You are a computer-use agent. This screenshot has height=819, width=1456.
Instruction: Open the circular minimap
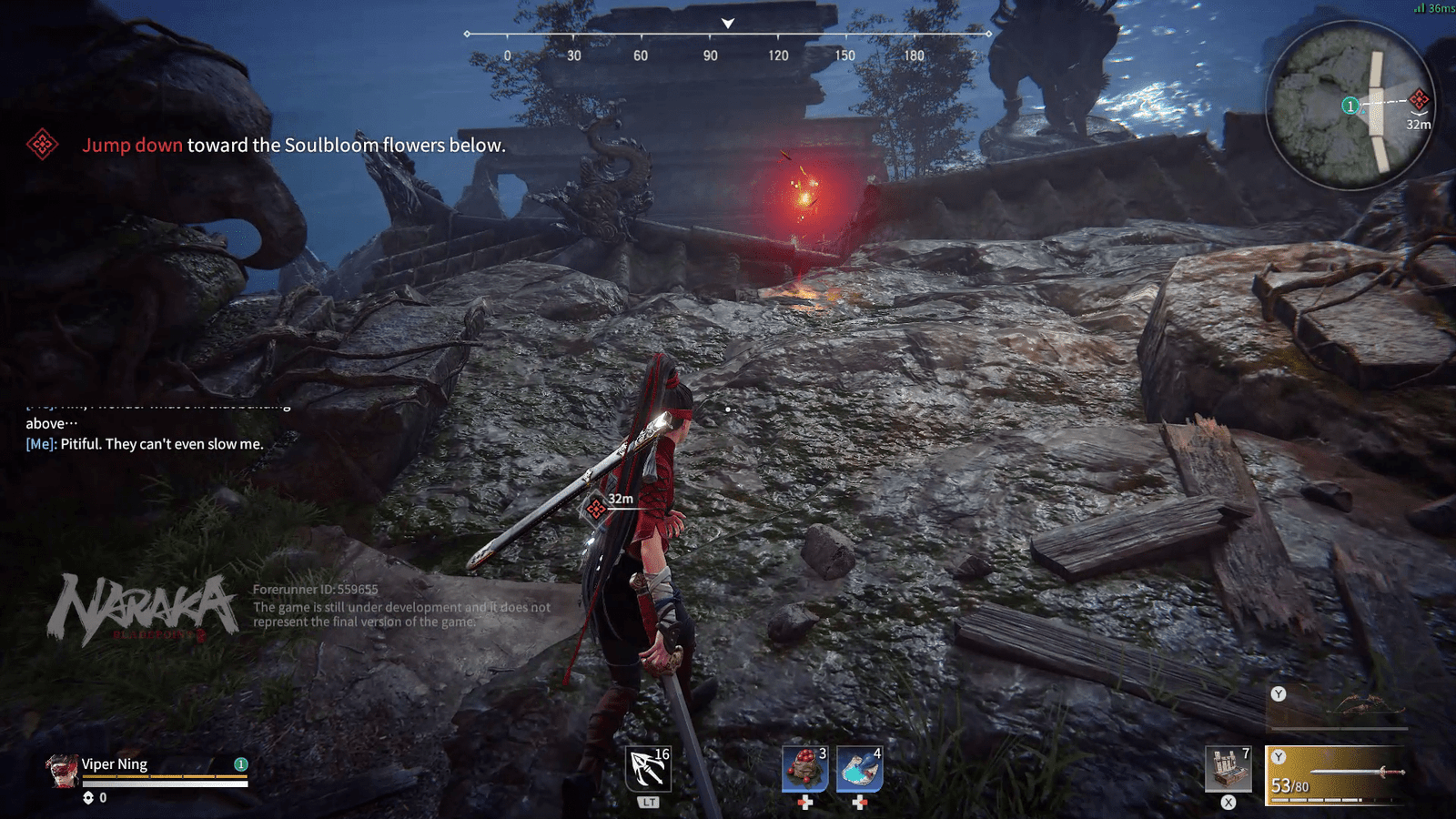(x=1350, y=105)
